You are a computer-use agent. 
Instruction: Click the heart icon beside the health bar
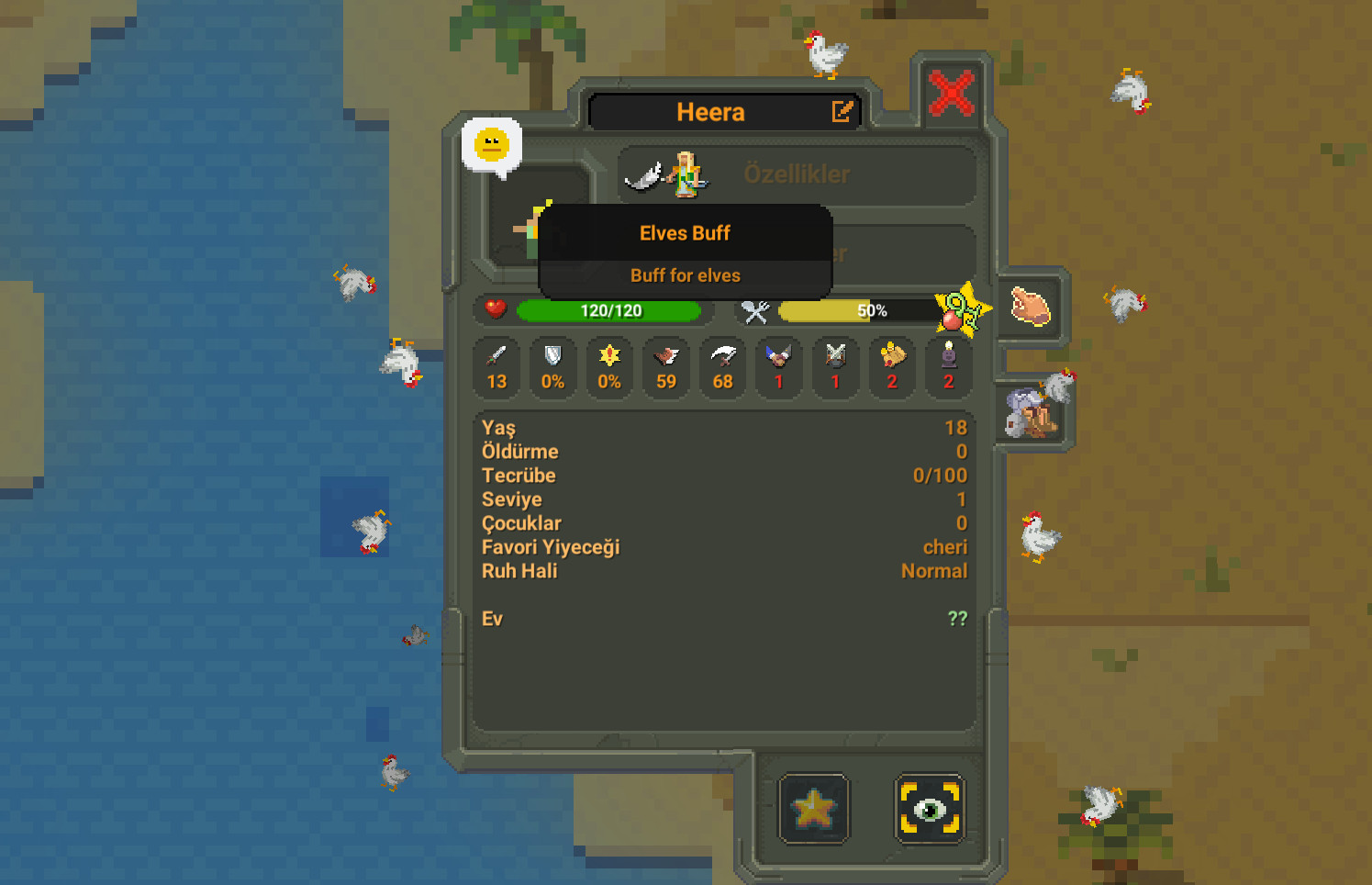click(x=494, y=310)
